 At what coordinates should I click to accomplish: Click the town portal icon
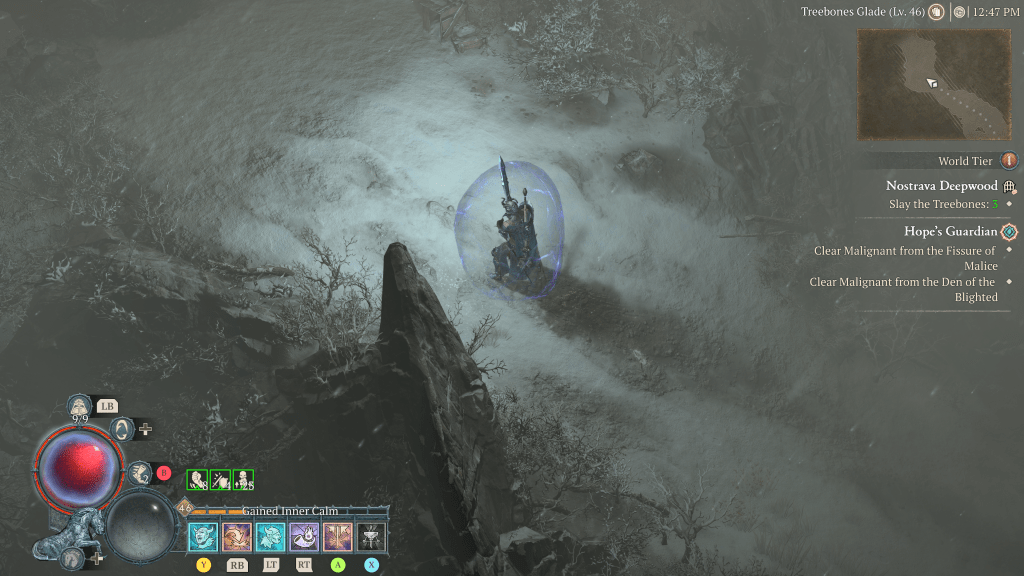123,429
